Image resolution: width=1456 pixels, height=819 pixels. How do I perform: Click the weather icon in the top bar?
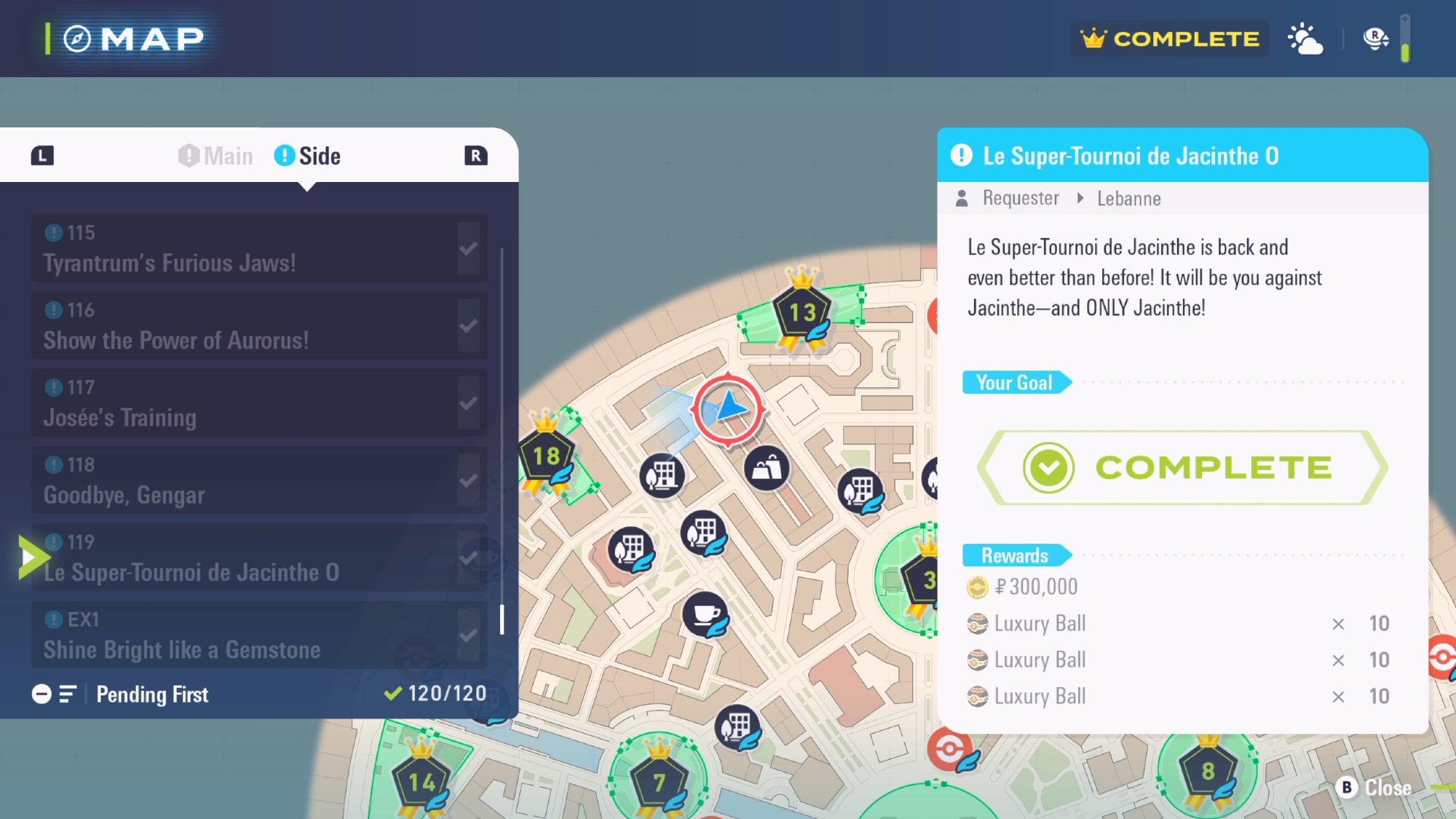[x=1305, y=39]
